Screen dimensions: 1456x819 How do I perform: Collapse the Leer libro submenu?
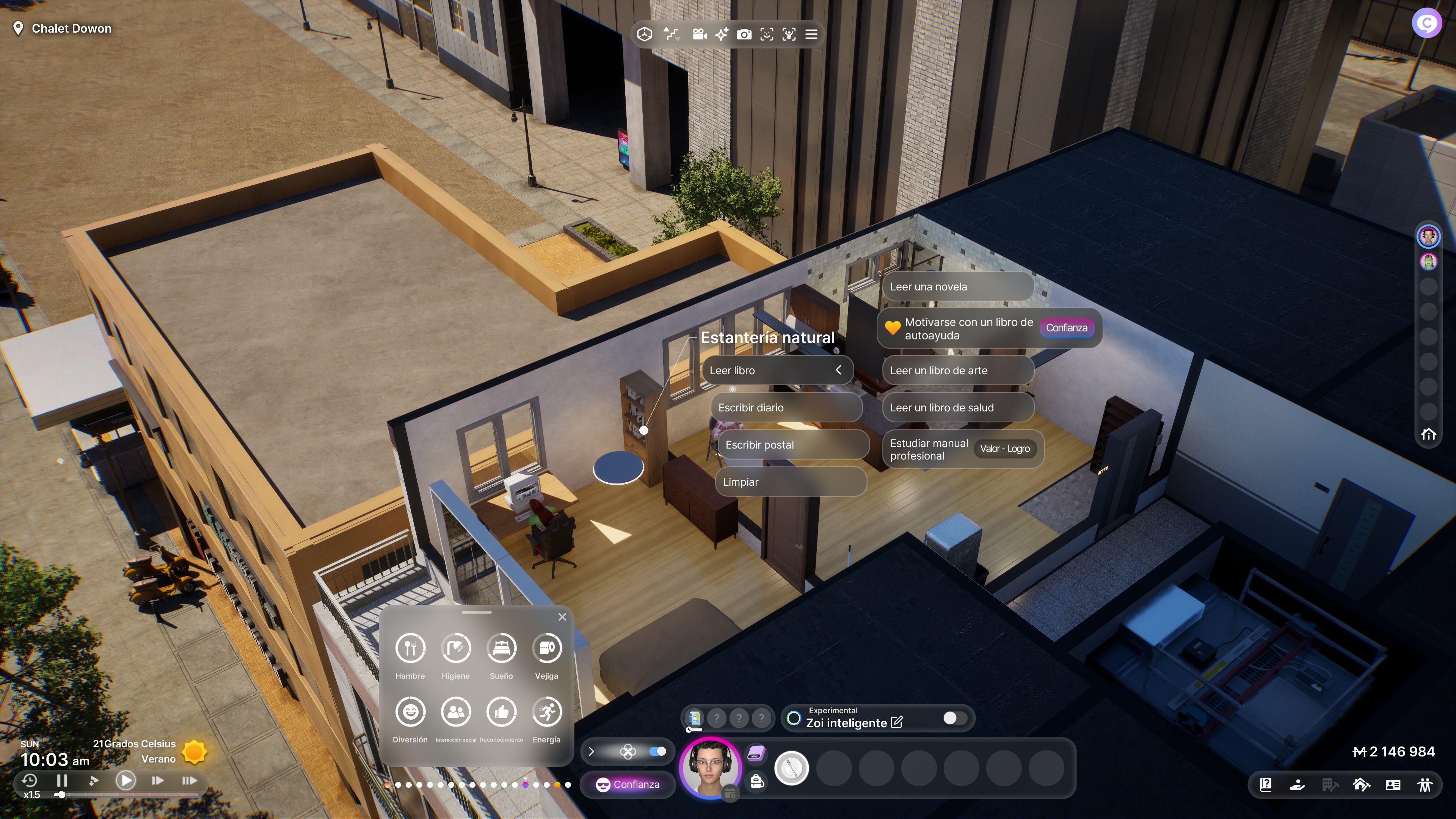pyautogui.click(x=838, y=370)
